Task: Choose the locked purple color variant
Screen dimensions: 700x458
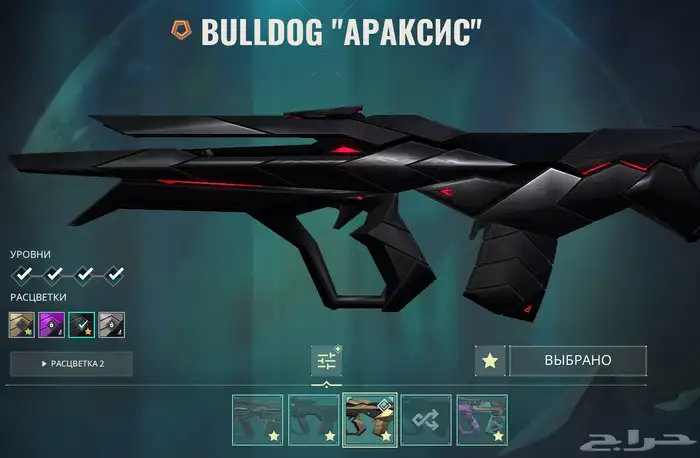Action: [x=52, y=324]
